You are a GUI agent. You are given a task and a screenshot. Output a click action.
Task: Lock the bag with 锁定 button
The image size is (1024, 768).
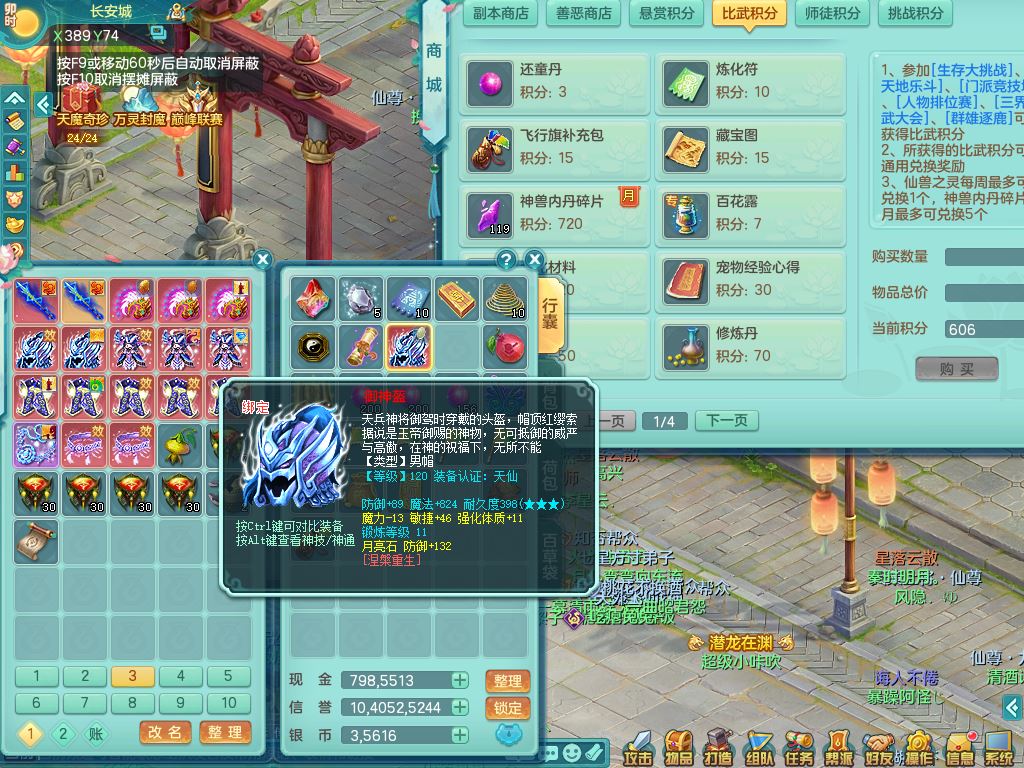(x=507, y=708)
